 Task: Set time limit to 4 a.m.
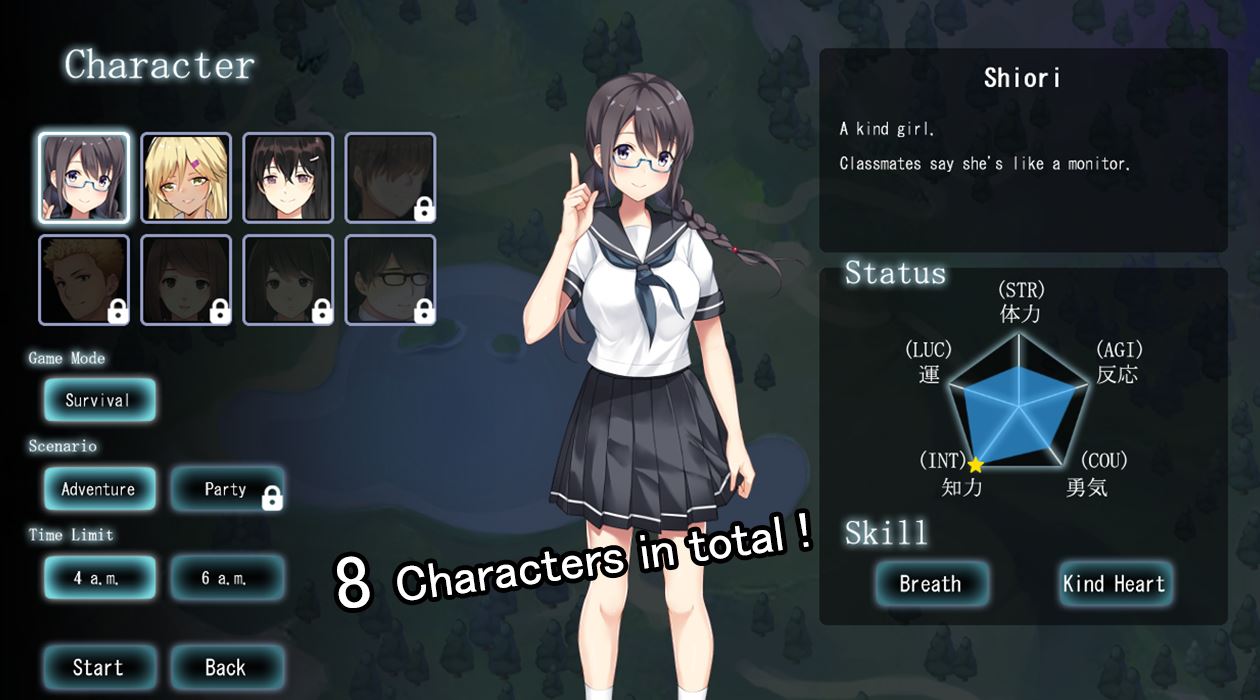(99, 578)
